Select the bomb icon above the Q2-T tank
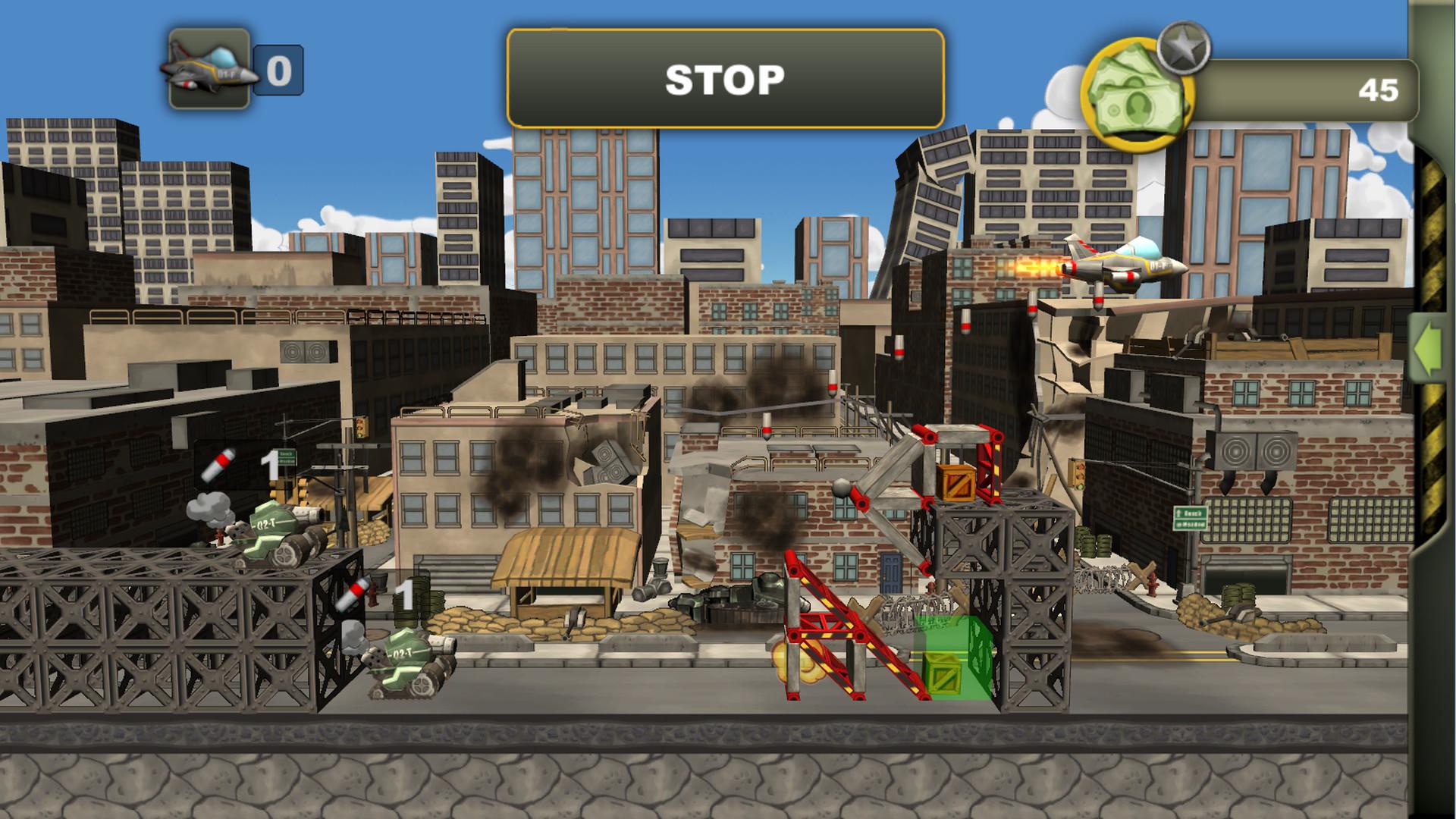 click(218, 463)
